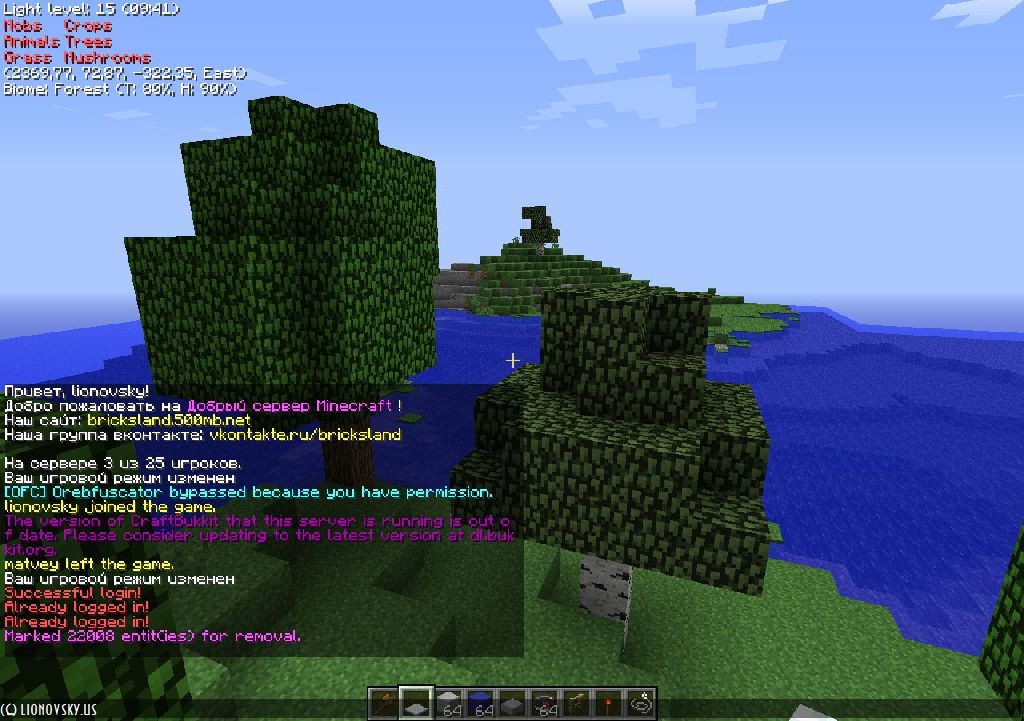Choose the redstone torch hotbar slot
The width and height of the screenshot is (1024, 721).
coord(609,704)
